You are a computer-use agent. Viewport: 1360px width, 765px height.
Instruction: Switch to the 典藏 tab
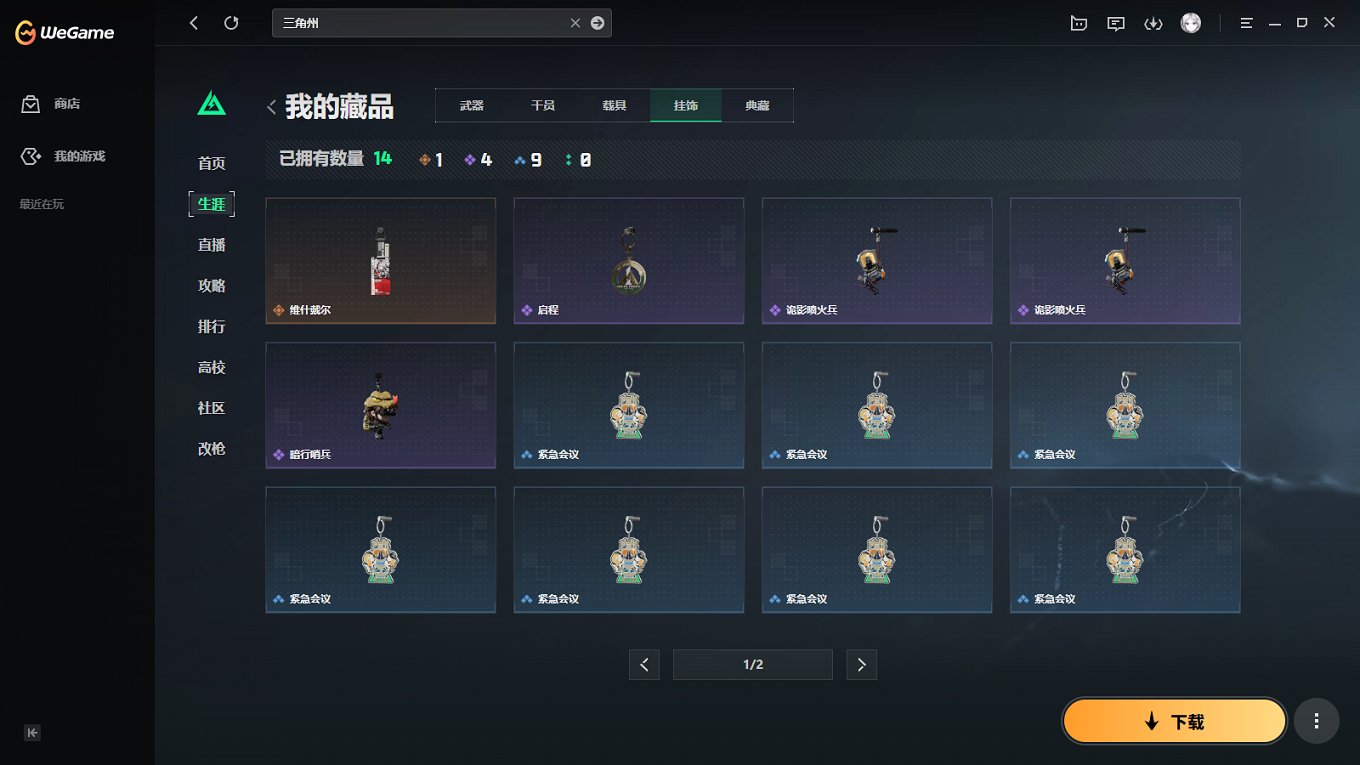tap(757, 104)
